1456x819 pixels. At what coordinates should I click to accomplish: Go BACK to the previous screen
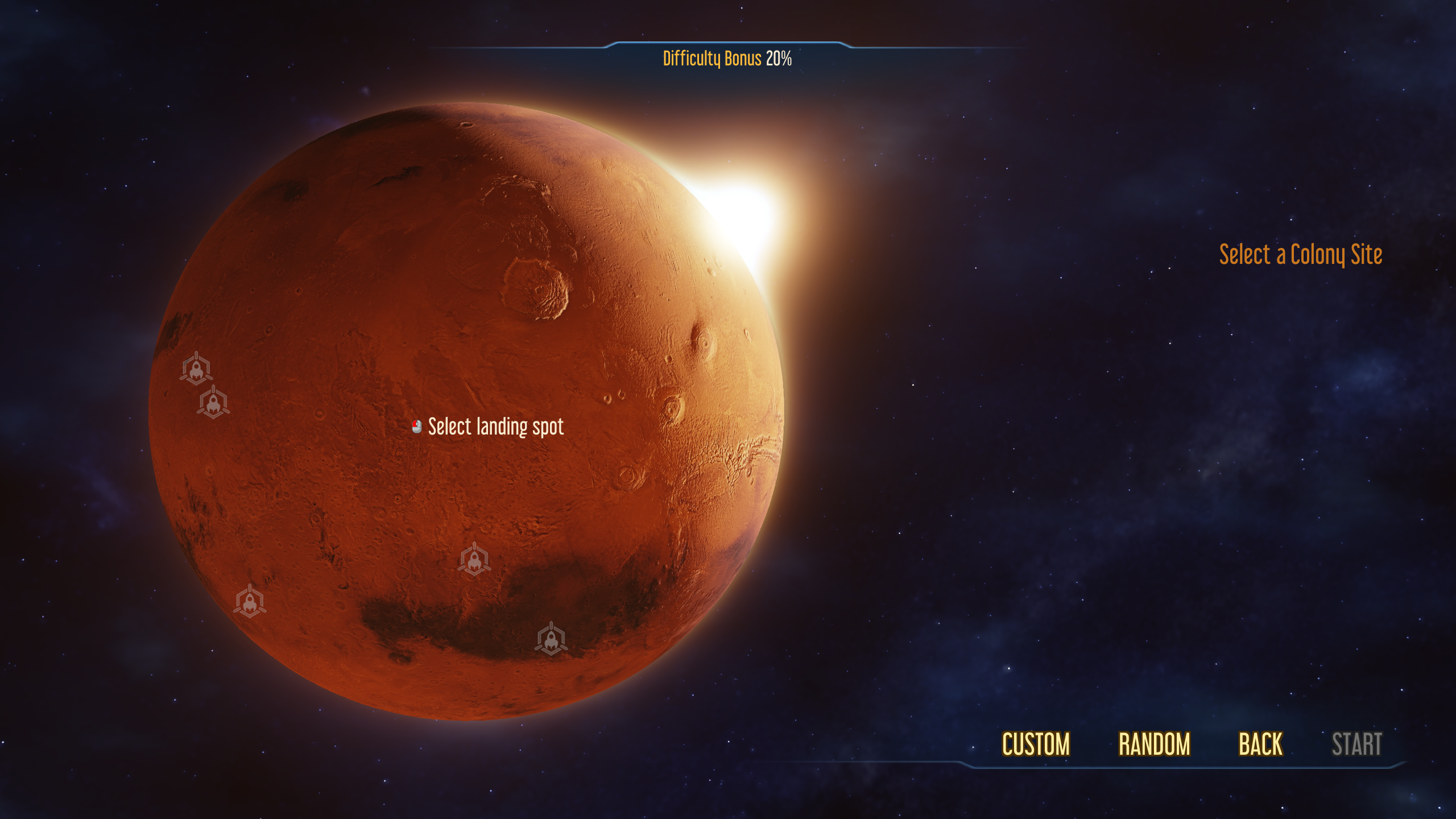(1261, 744)
